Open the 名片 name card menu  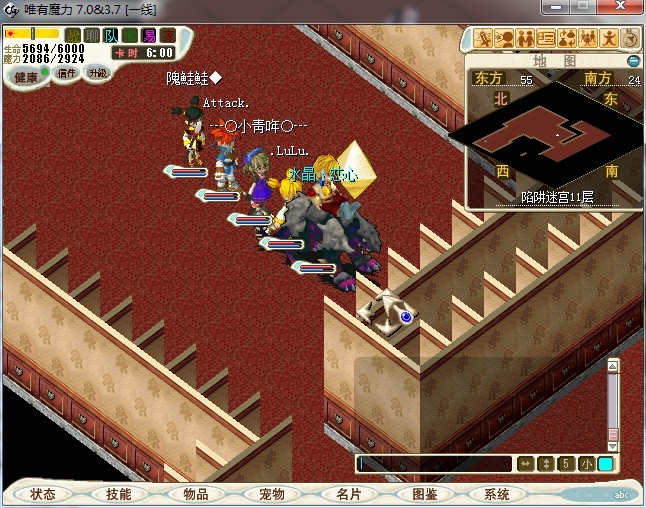click(348, 494)
